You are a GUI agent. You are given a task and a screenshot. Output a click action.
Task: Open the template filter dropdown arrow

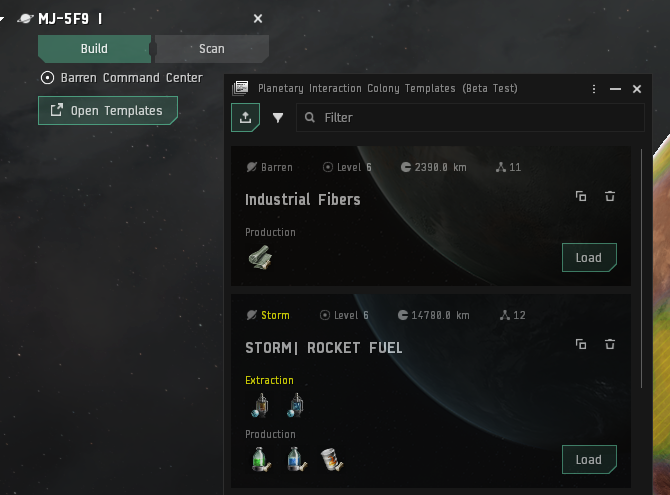[x=278, y=117]
